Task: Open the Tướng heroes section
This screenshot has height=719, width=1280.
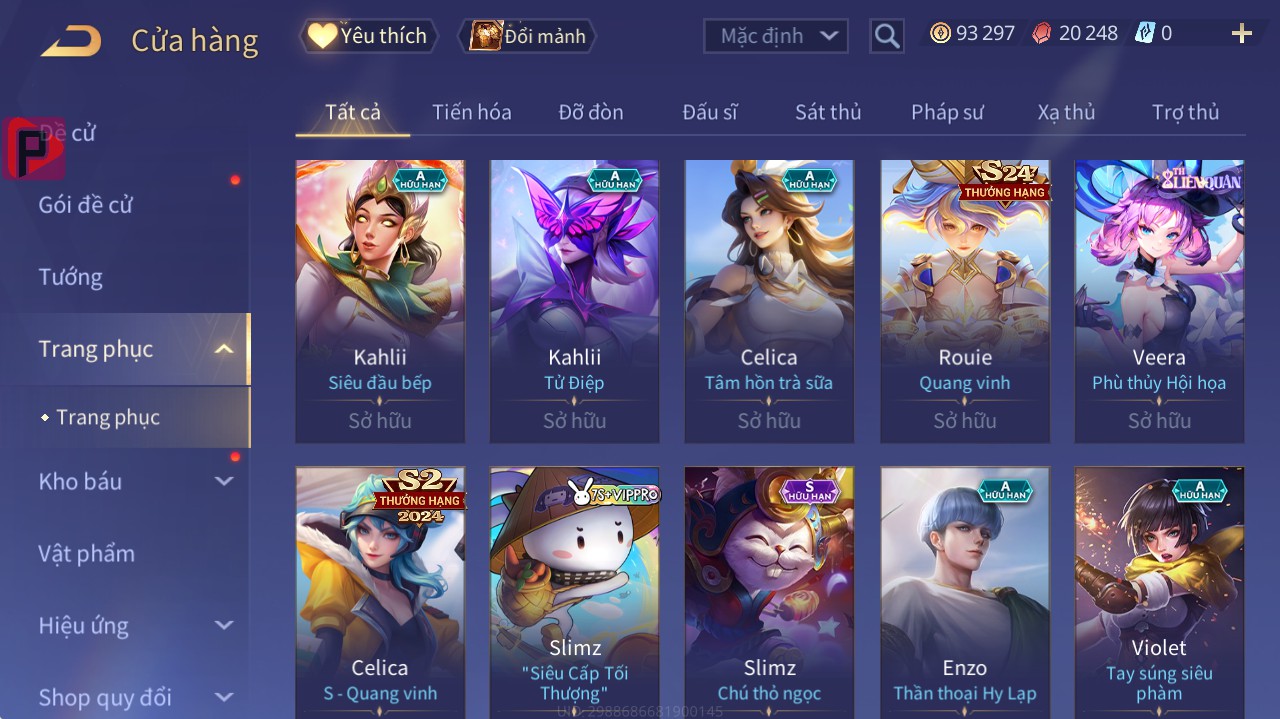Action: (x=71, y=277)
